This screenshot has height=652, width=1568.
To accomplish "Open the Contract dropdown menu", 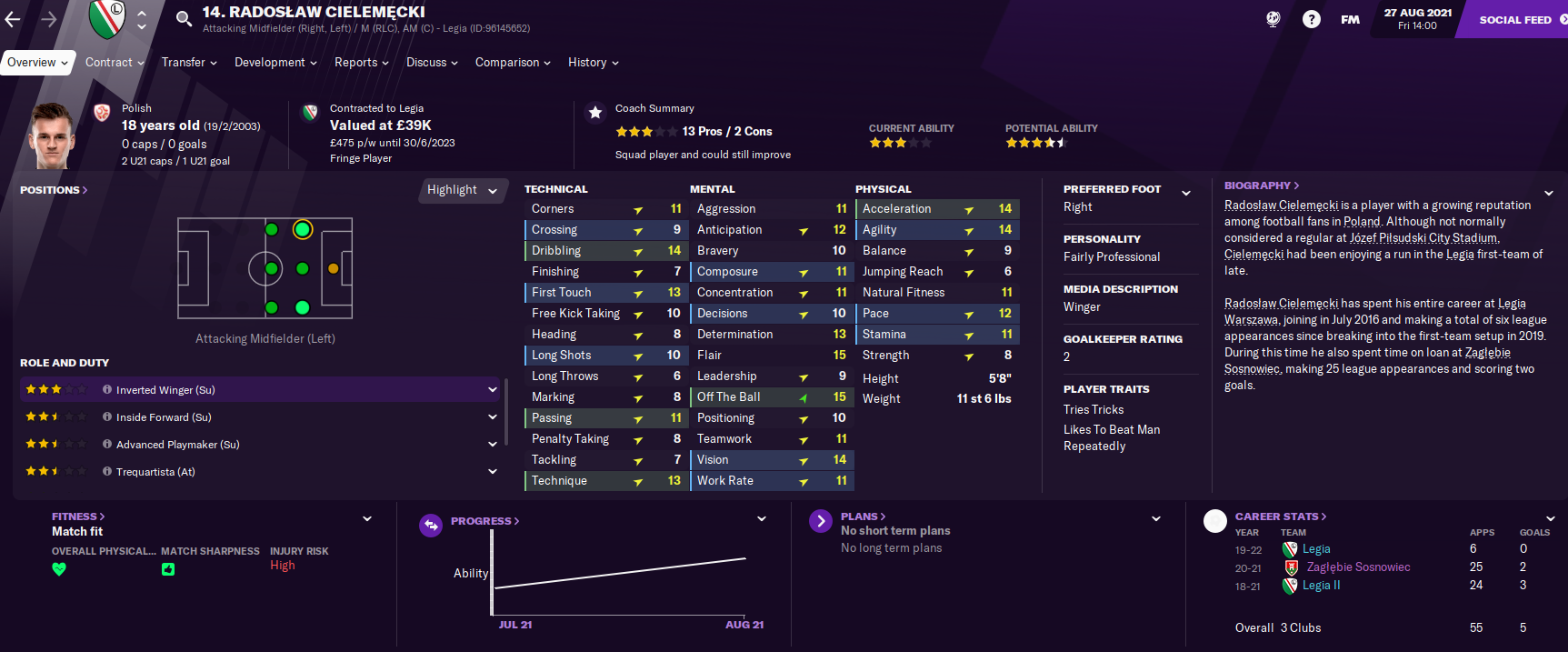I will 115,63.
